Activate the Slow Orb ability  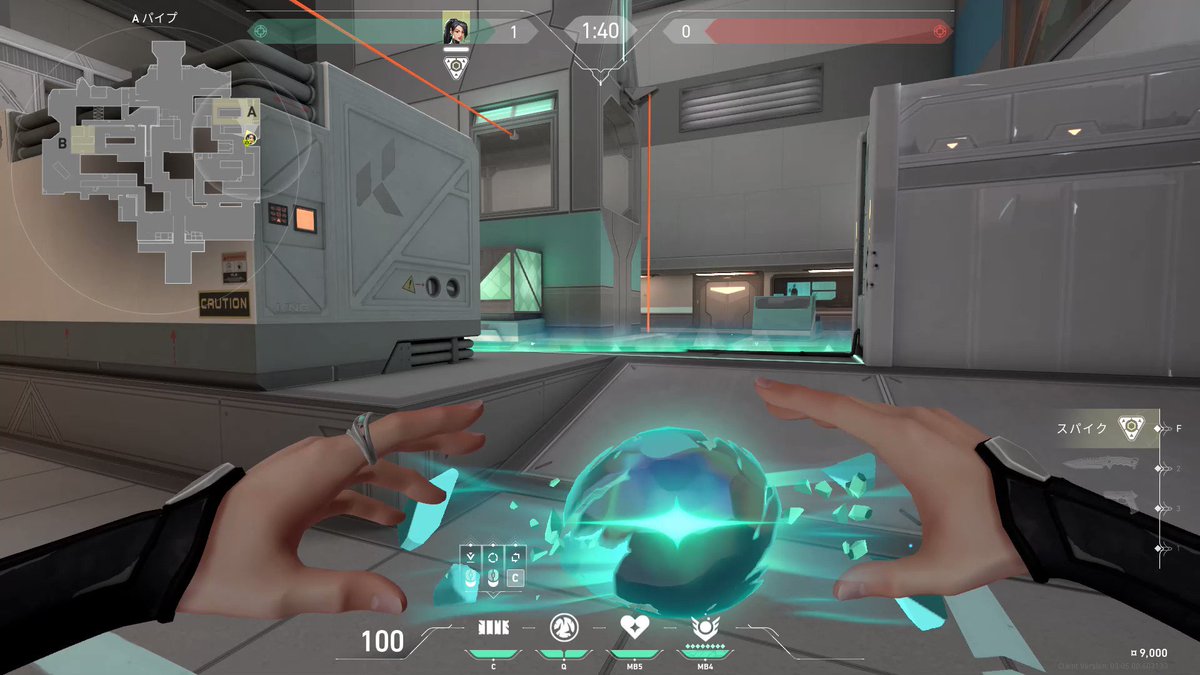562,627
